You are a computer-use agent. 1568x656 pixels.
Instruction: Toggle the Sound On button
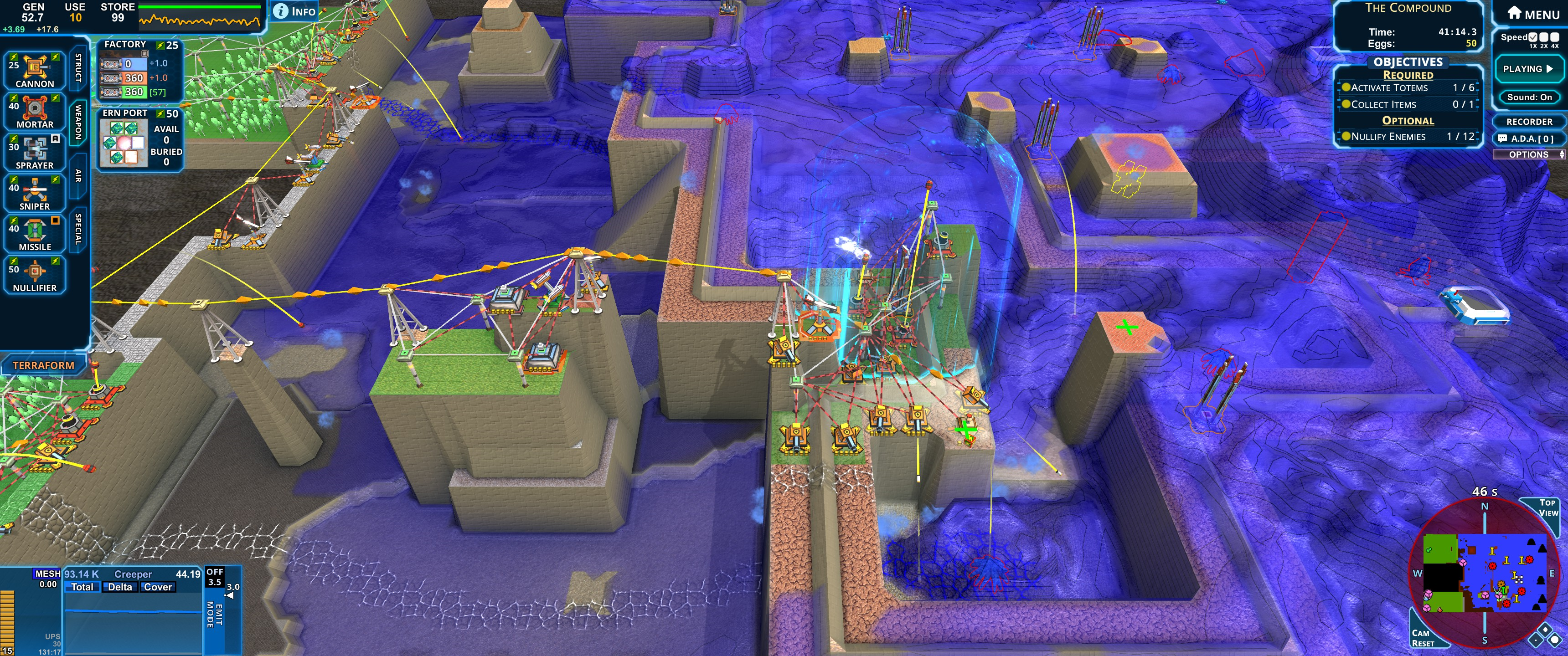[1529, 97]
